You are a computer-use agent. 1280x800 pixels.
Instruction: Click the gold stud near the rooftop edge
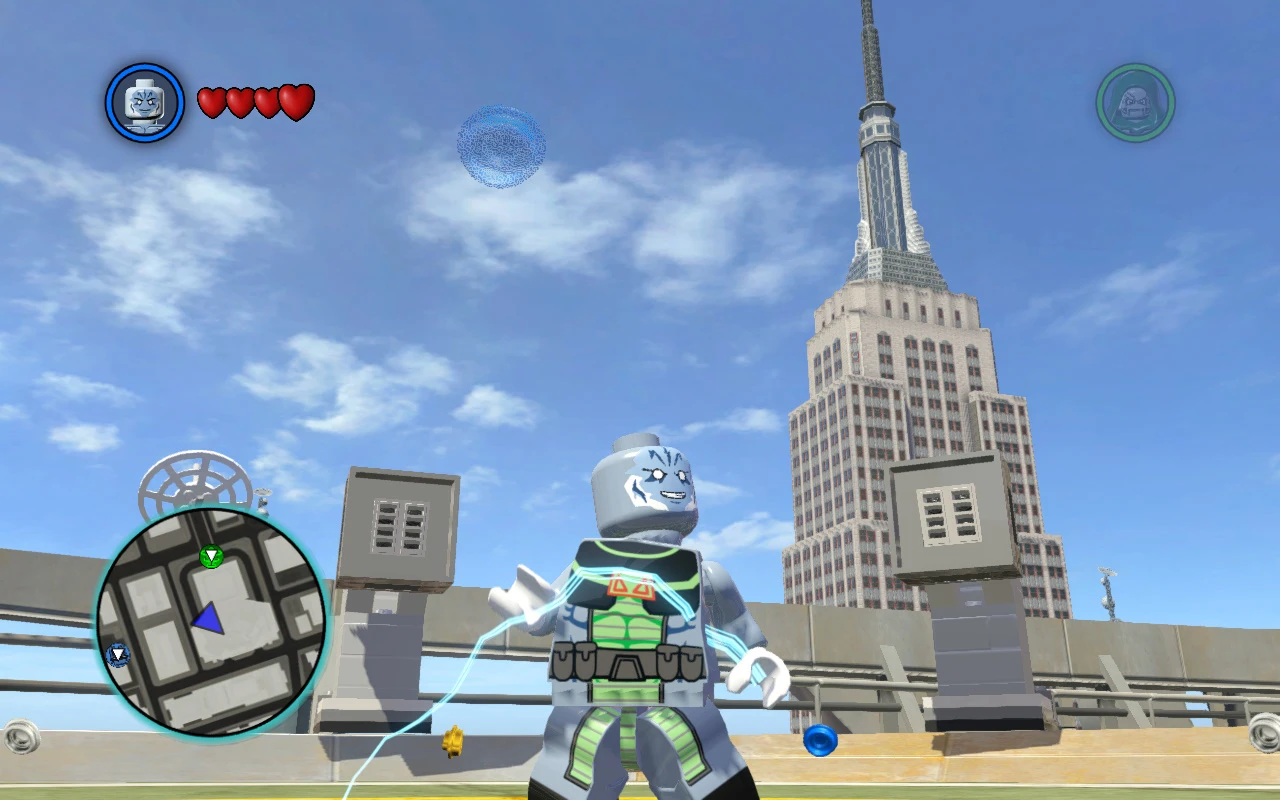coord(452,744)
